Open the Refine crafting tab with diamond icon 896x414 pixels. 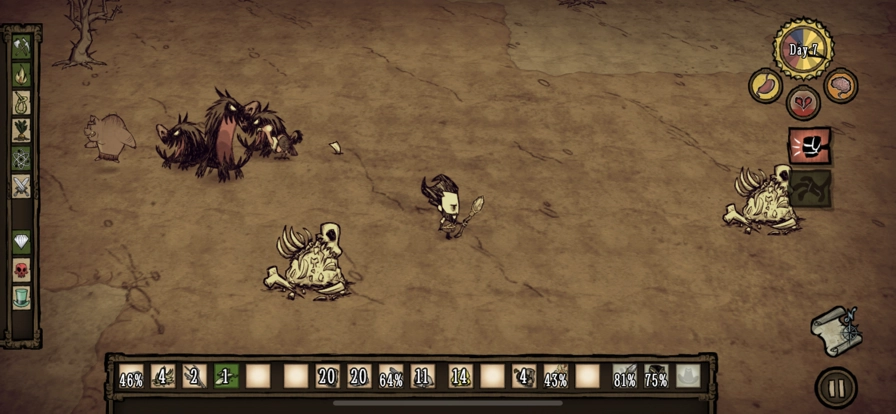click(x=21, y=242)
